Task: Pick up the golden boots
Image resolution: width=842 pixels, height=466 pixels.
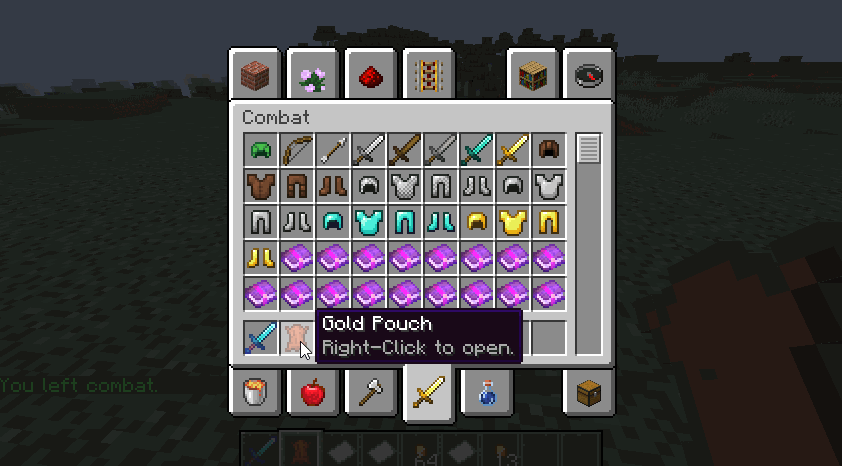Action: [261, 258]
